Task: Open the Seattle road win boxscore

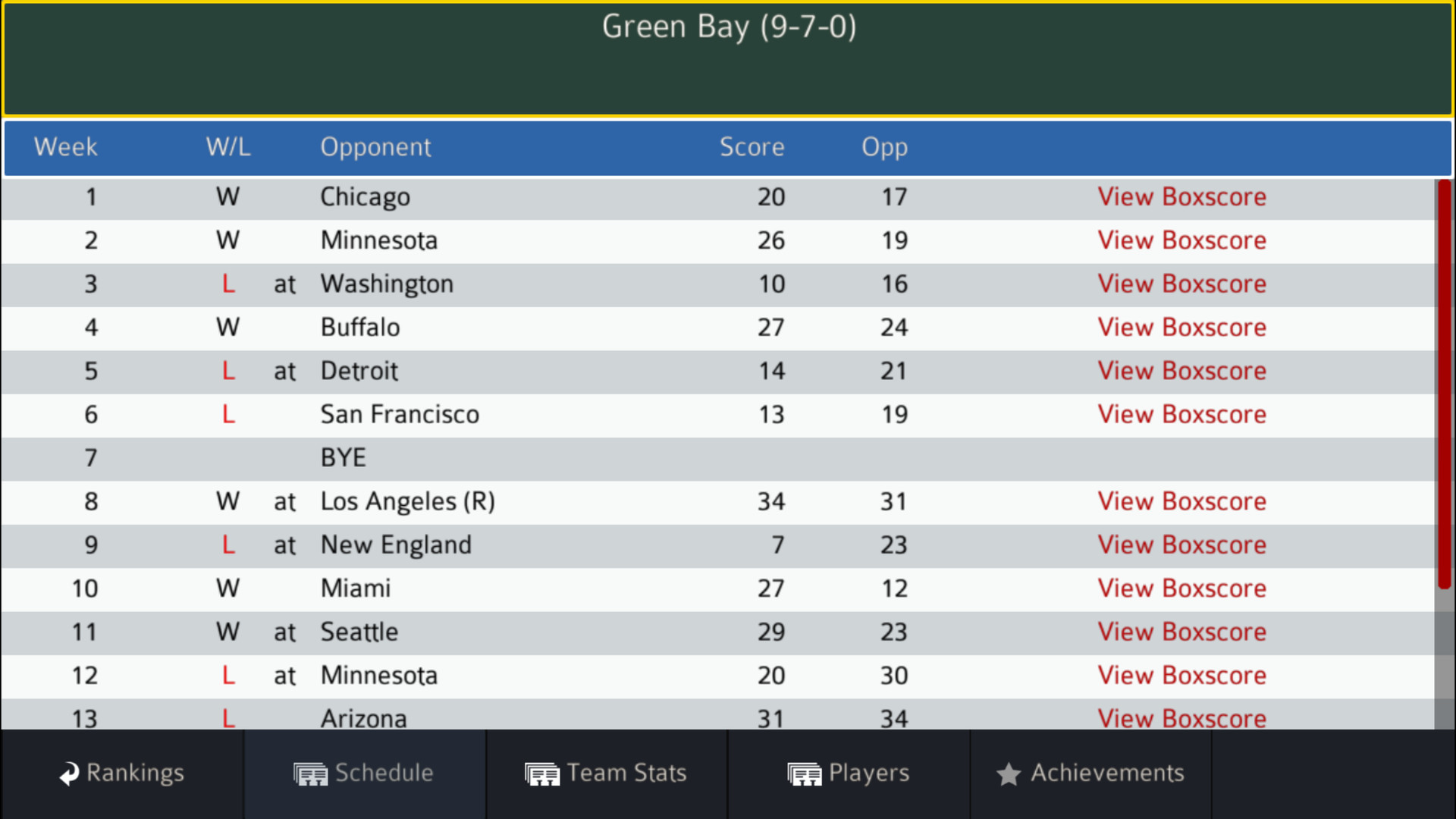Action: [x=1182, y=632]
